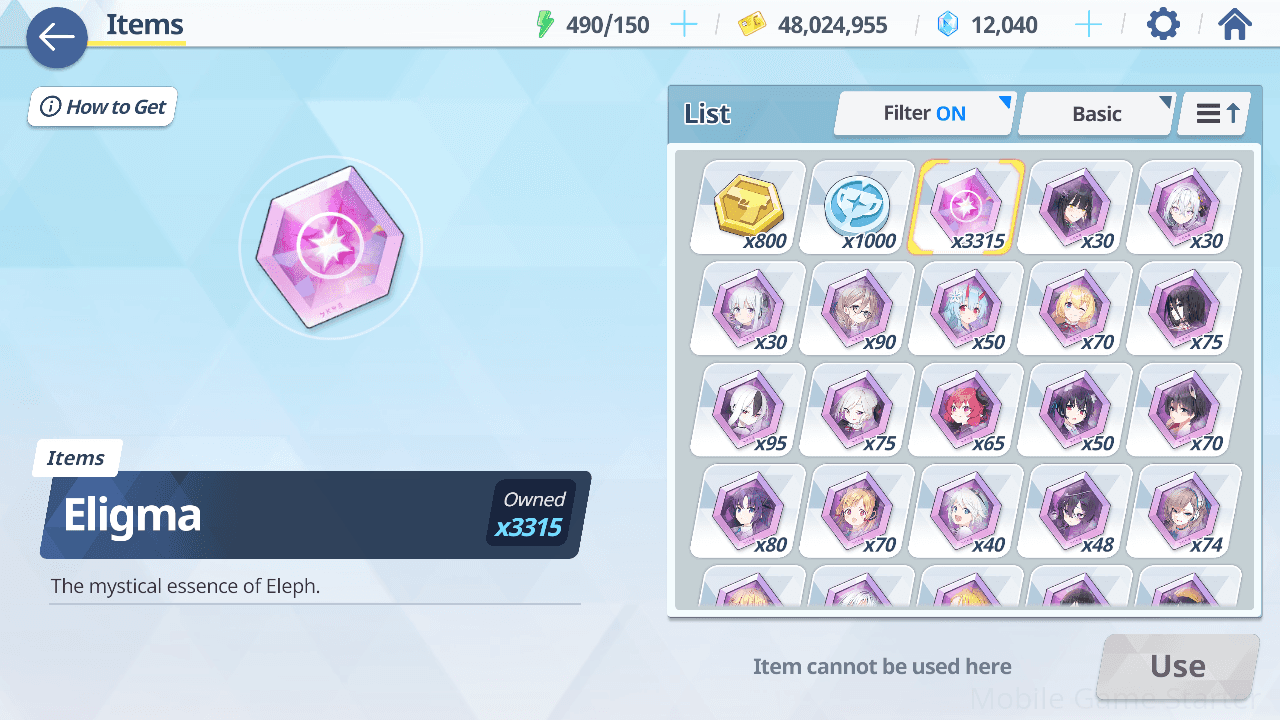This screenshot has width=1280, height=720.
Task: Add more blue gems with plus button
Action: tap(1088, 25)
